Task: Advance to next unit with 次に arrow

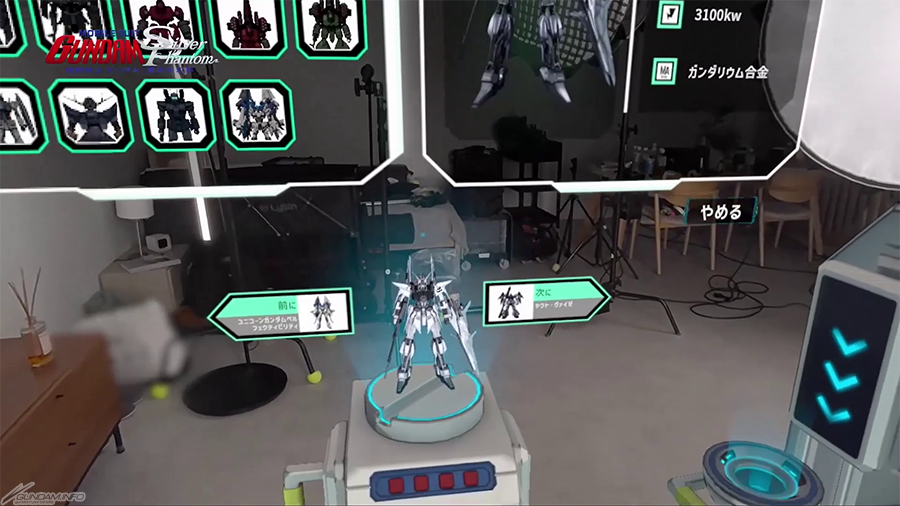Action: pos(545,301)
